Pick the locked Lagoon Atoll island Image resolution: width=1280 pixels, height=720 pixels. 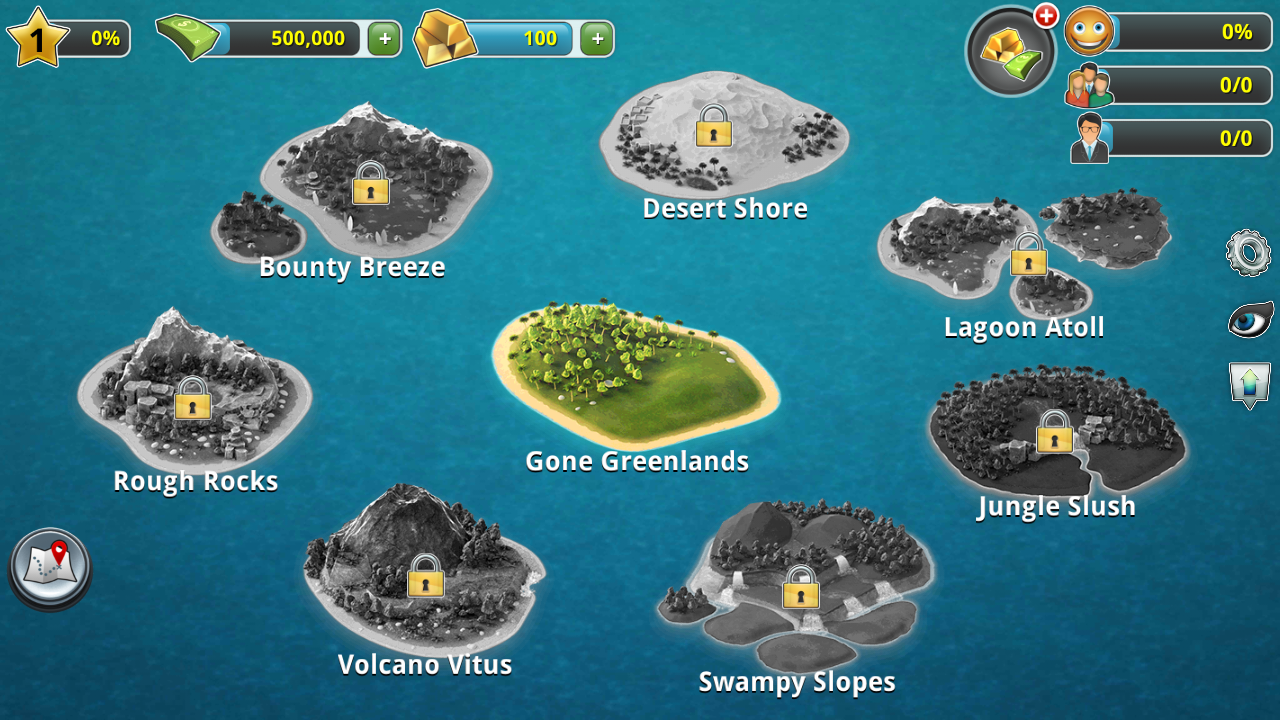1028,256
